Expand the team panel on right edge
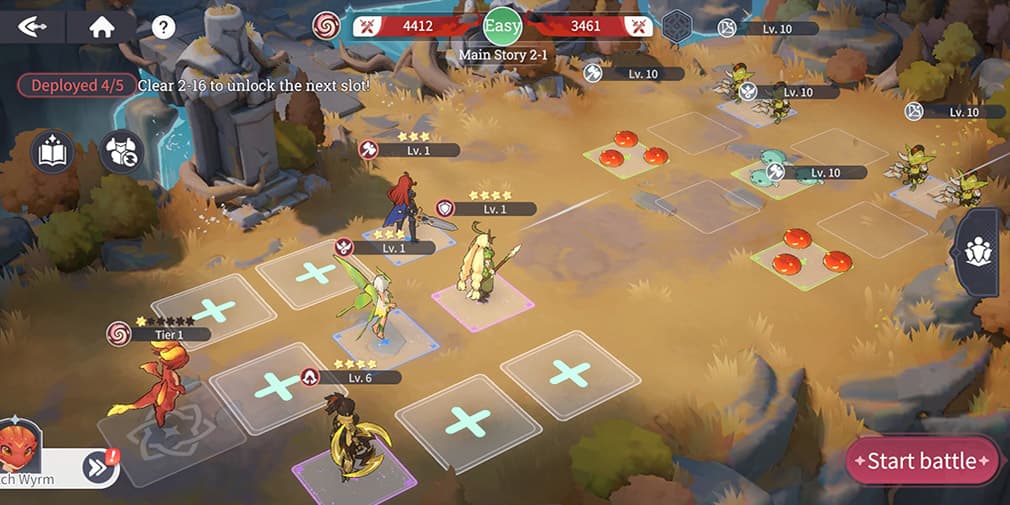Screen dimensions: 1010x505 (x=978, y=253)
